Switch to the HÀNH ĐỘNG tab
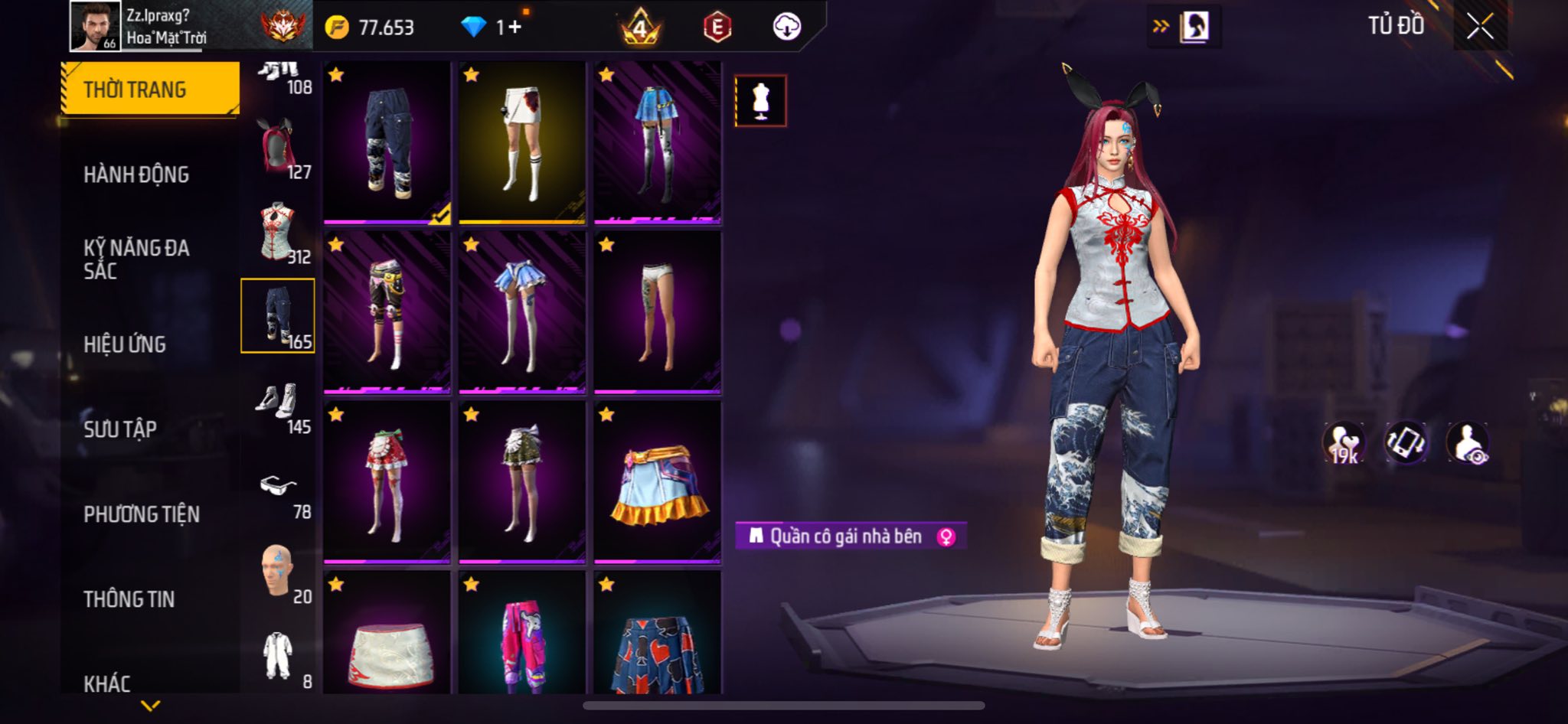 coord(136,174)
